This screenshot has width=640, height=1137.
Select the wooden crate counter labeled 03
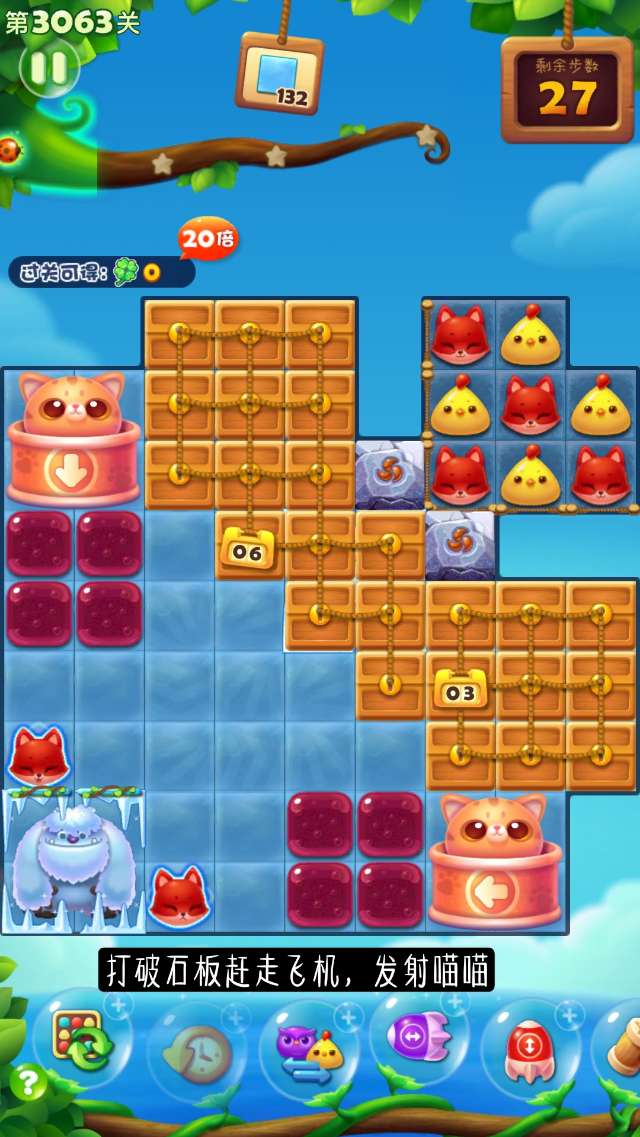click(460, 688)
